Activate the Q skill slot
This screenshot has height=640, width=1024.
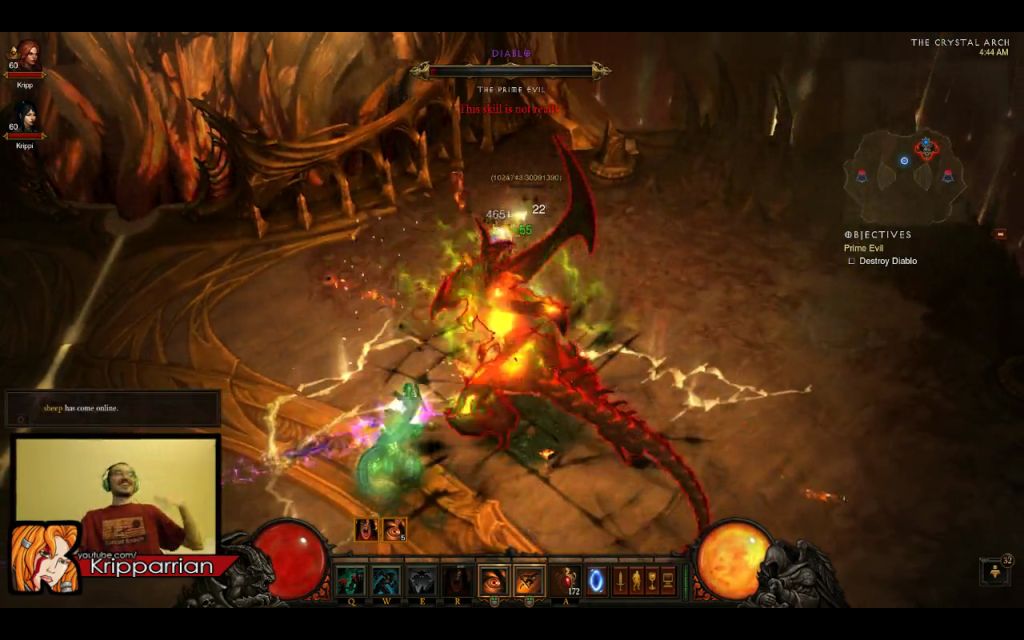point(350,580)
